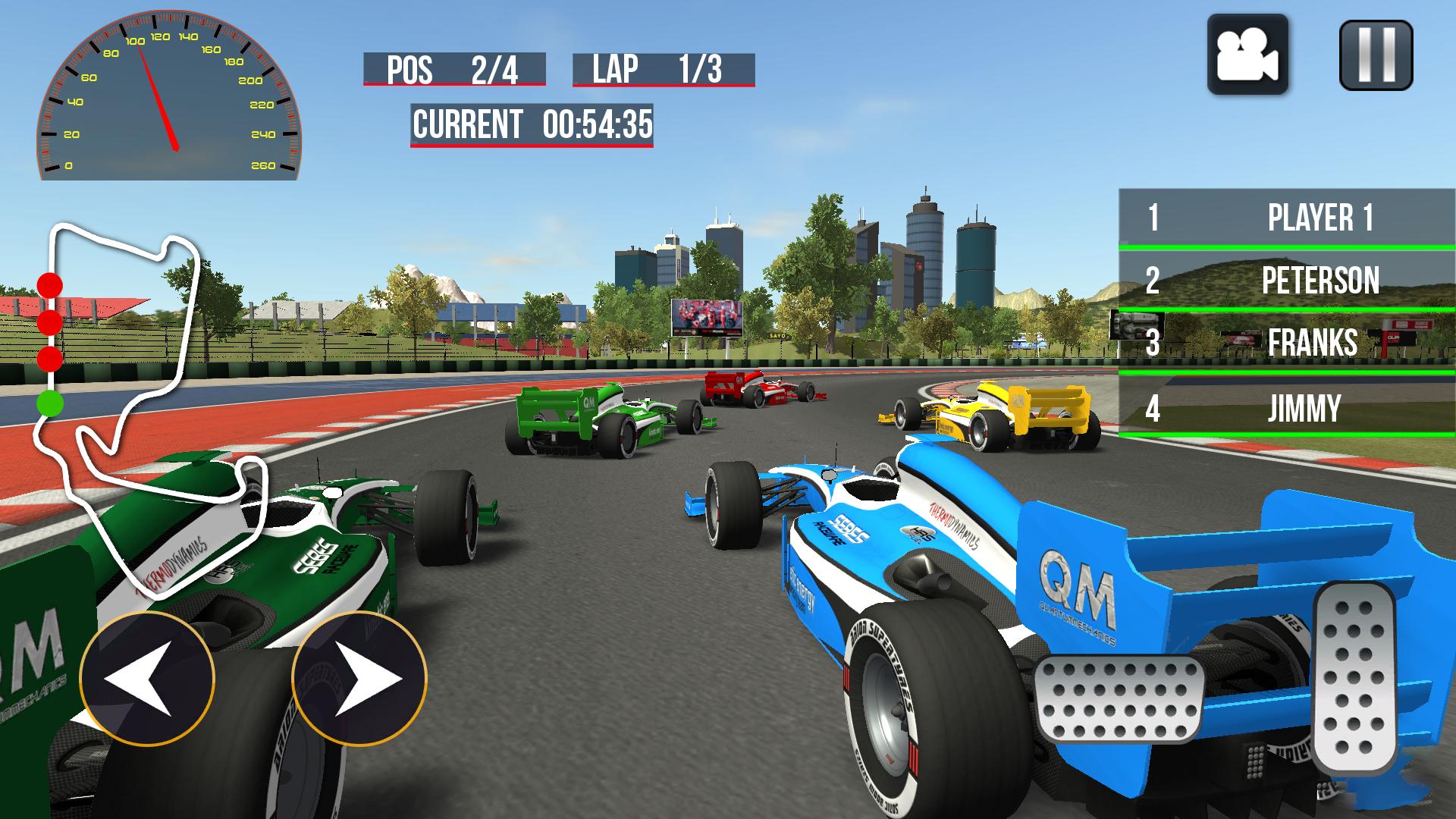
Task: Choose Franks in the standings list
Action: coord(1287,342)
